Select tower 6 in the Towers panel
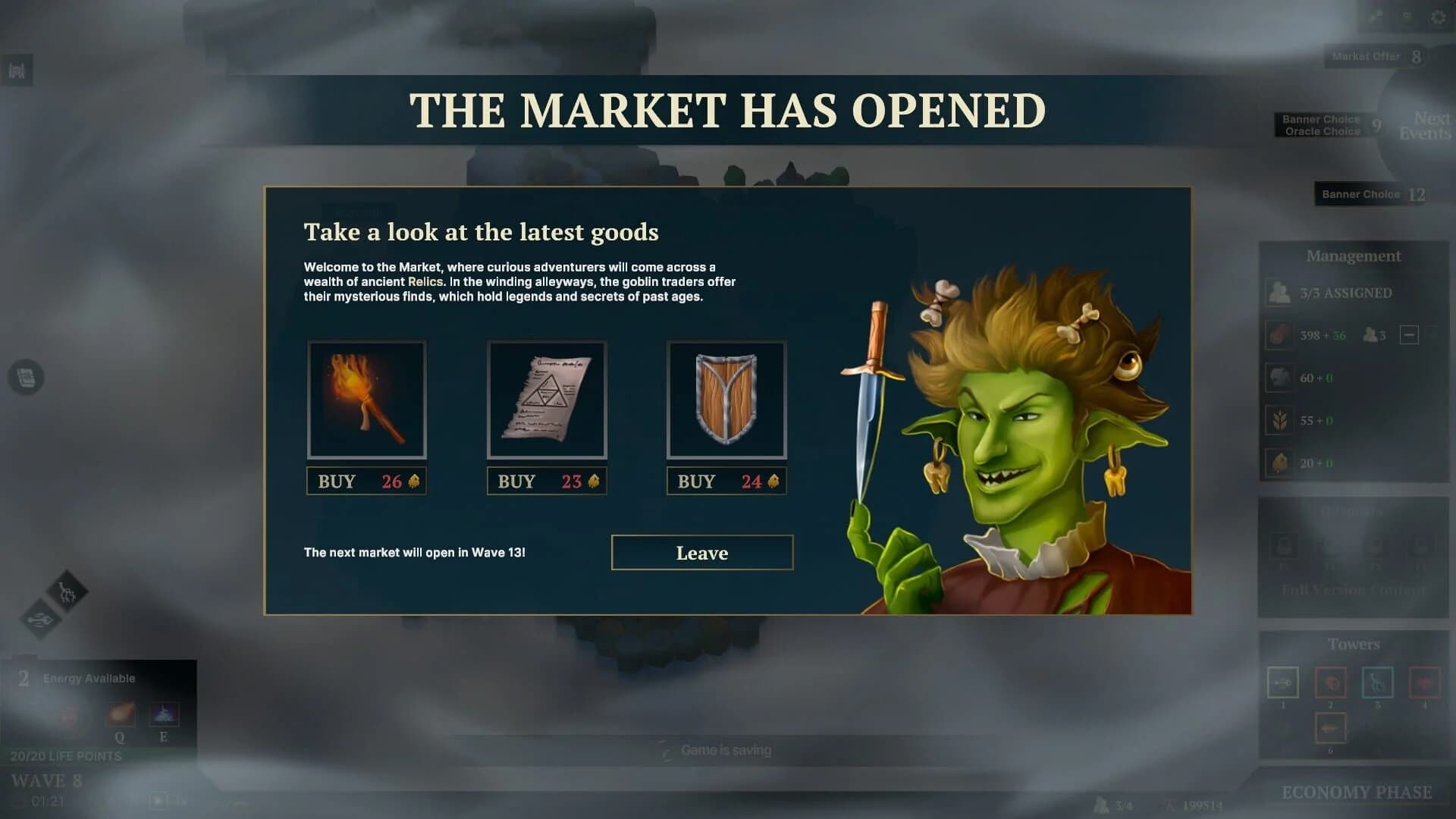The height and width of the screenshot is (819, 1456). (1331, 728)
